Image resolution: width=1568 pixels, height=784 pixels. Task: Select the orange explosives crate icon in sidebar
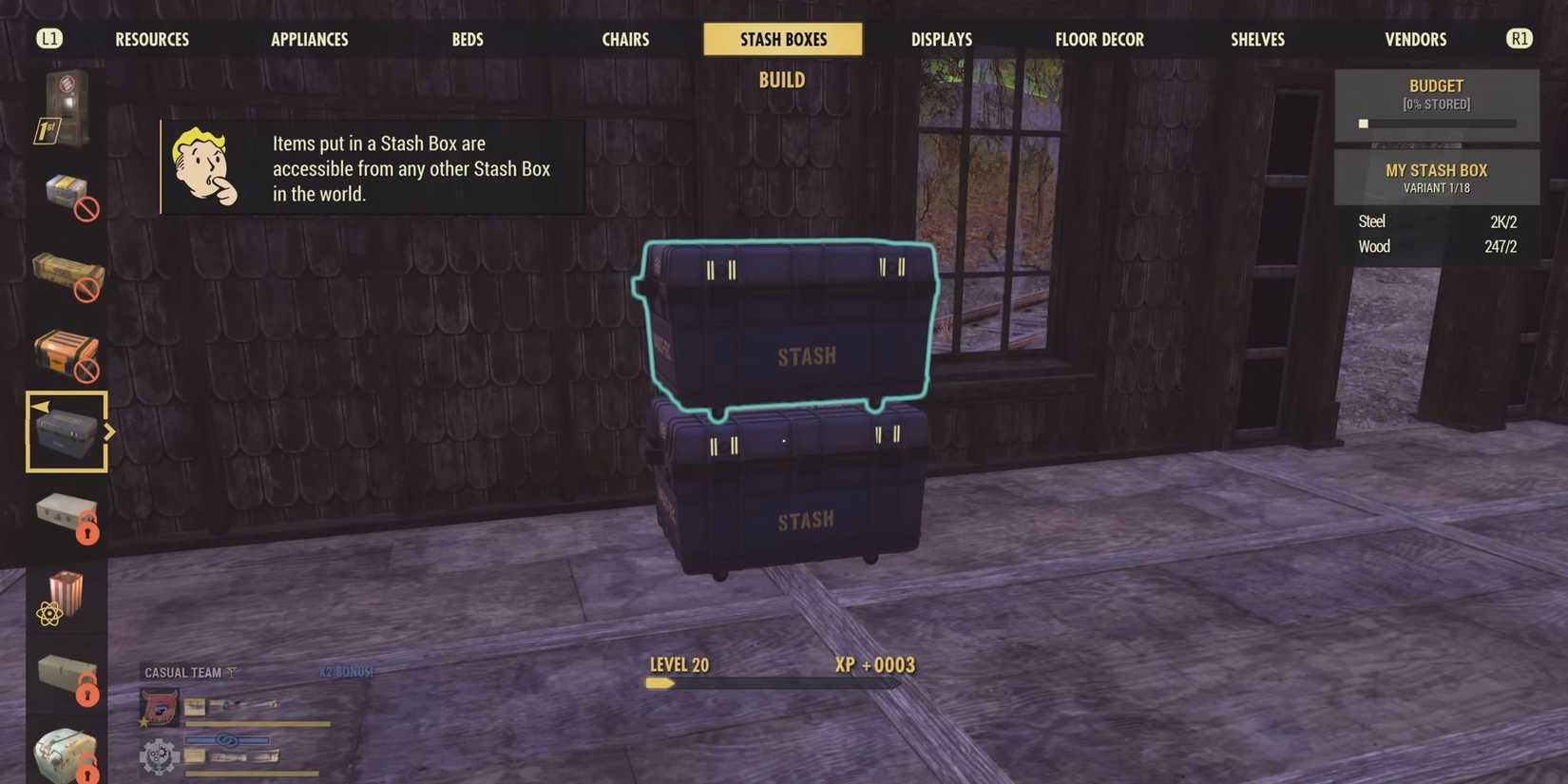pos(67,354)
